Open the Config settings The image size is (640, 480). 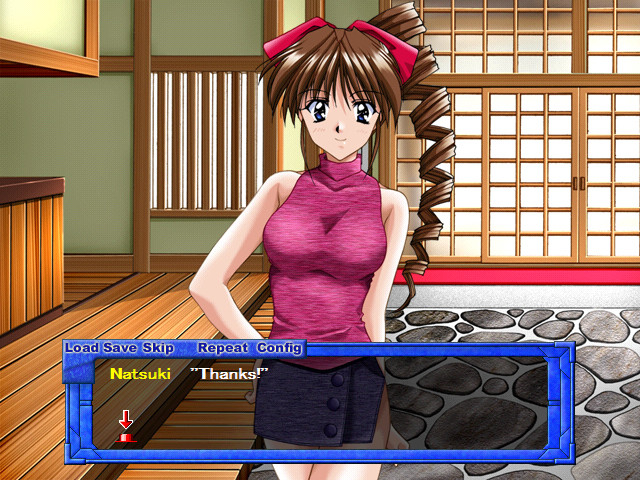click(x=279, y=348)
